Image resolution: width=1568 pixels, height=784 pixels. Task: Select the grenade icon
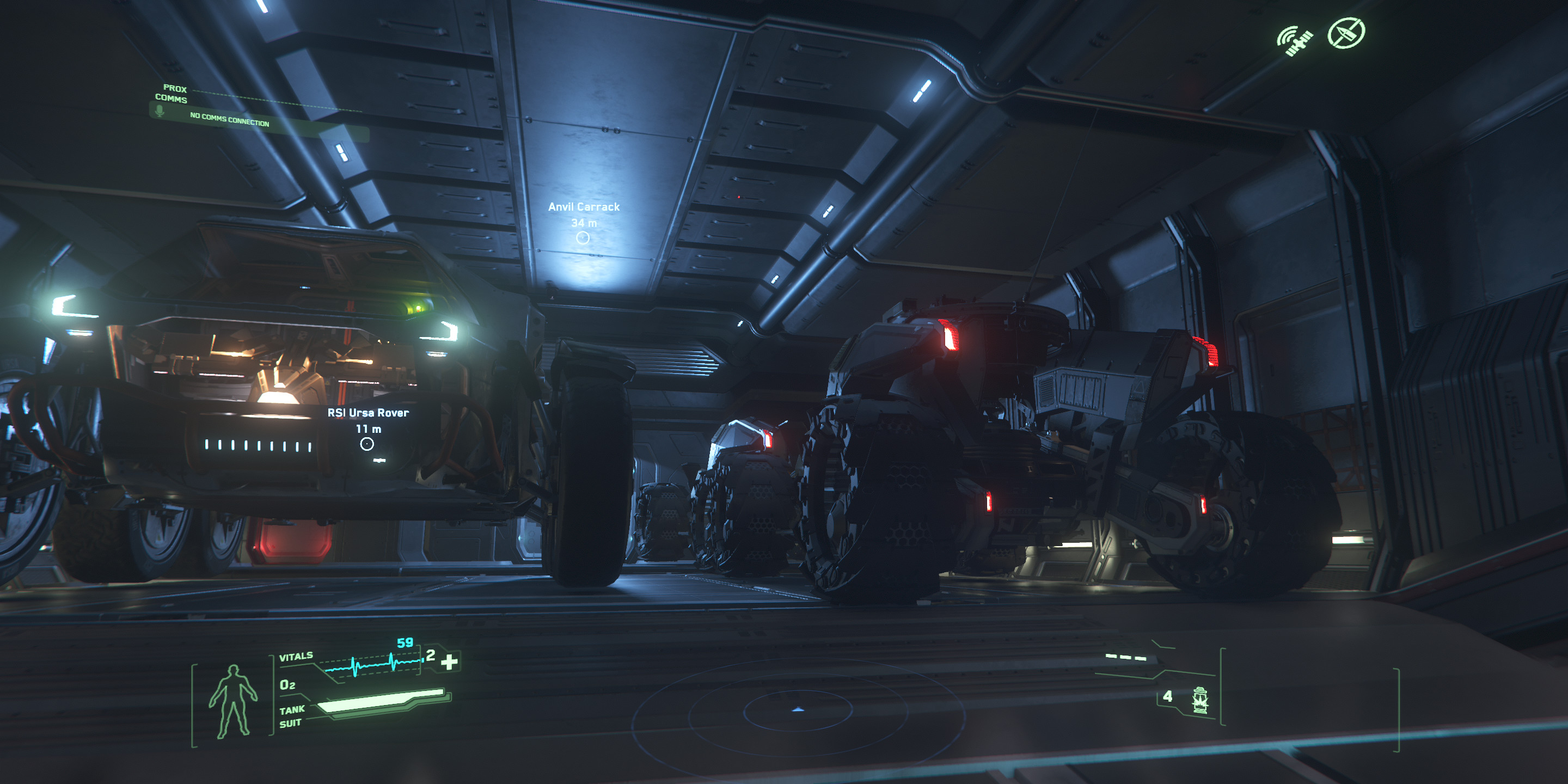[x=1200, y=700]
